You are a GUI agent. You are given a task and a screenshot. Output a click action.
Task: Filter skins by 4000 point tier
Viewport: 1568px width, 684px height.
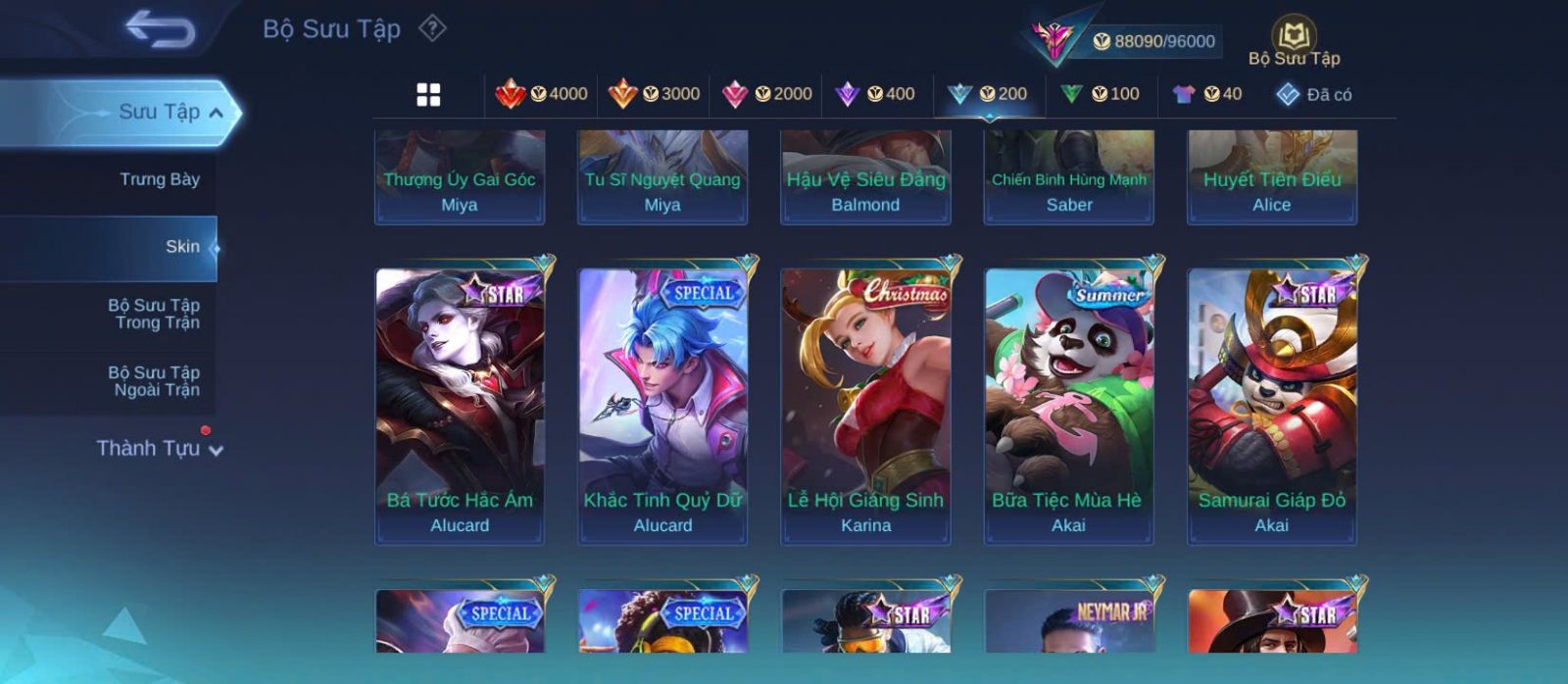tap(542, 94)
